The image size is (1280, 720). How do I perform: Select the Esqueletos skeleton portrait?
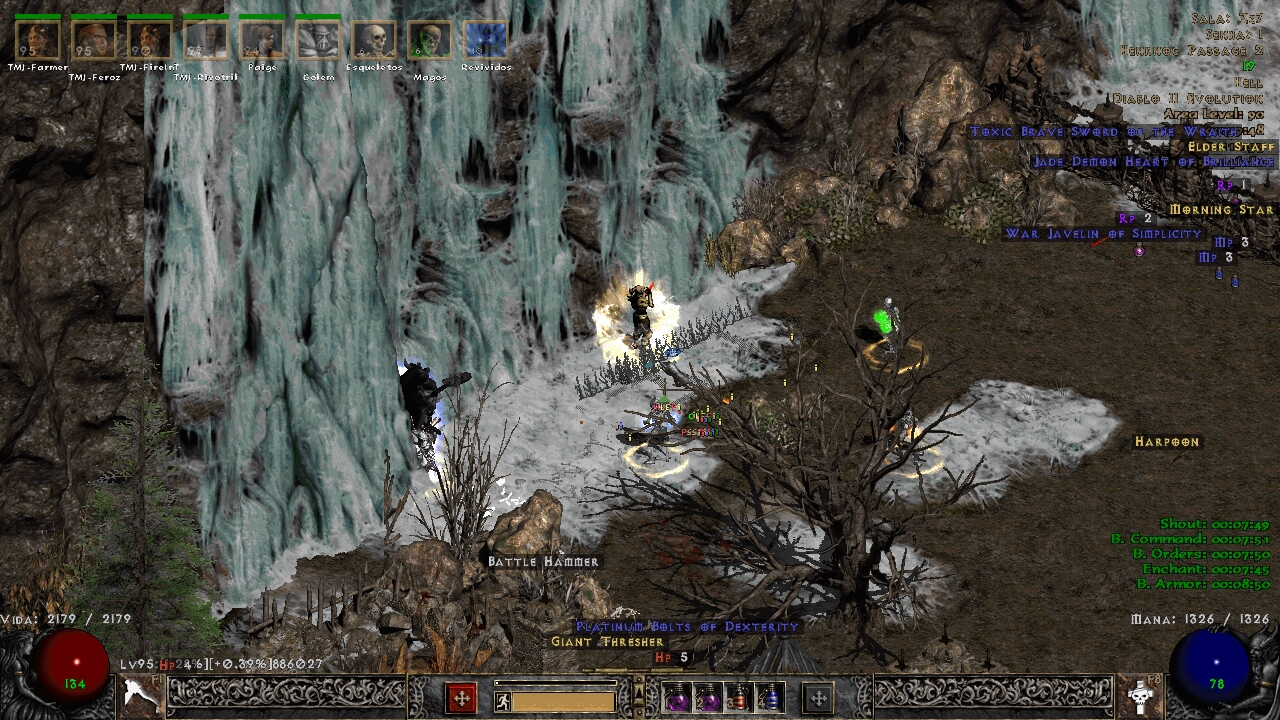point(374,40)
